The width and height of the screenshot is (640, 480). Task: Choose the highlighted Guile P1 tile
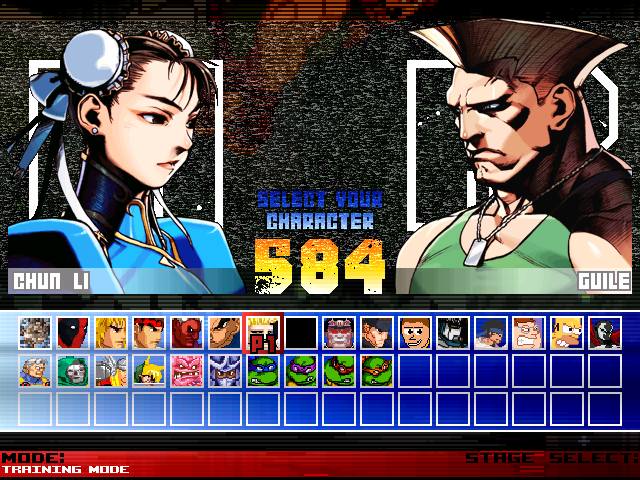click(263, 332)
